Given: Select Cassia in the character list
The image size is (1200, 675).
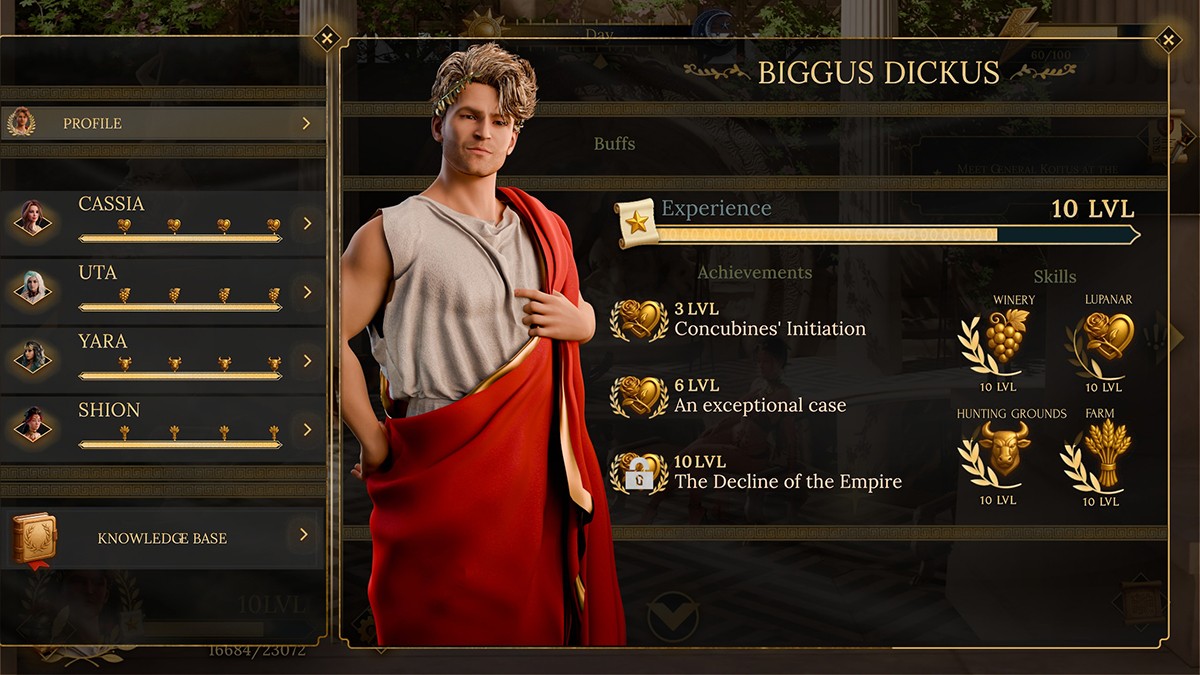Looking at the screenshot, I should (x=163, y=223).
